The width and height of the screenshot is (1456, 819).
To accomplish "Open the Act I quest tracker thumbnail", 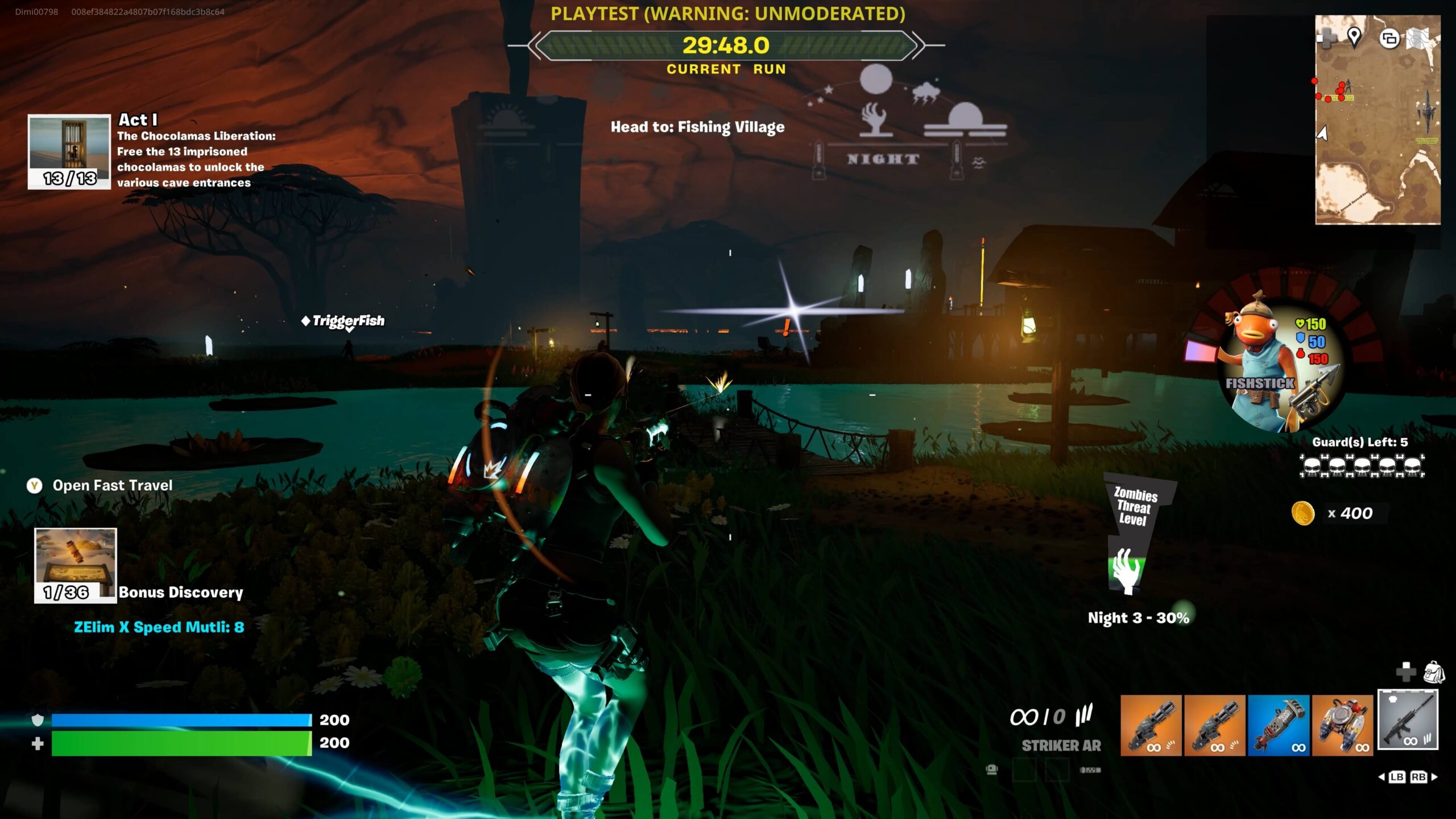I will tap(69, 151).
